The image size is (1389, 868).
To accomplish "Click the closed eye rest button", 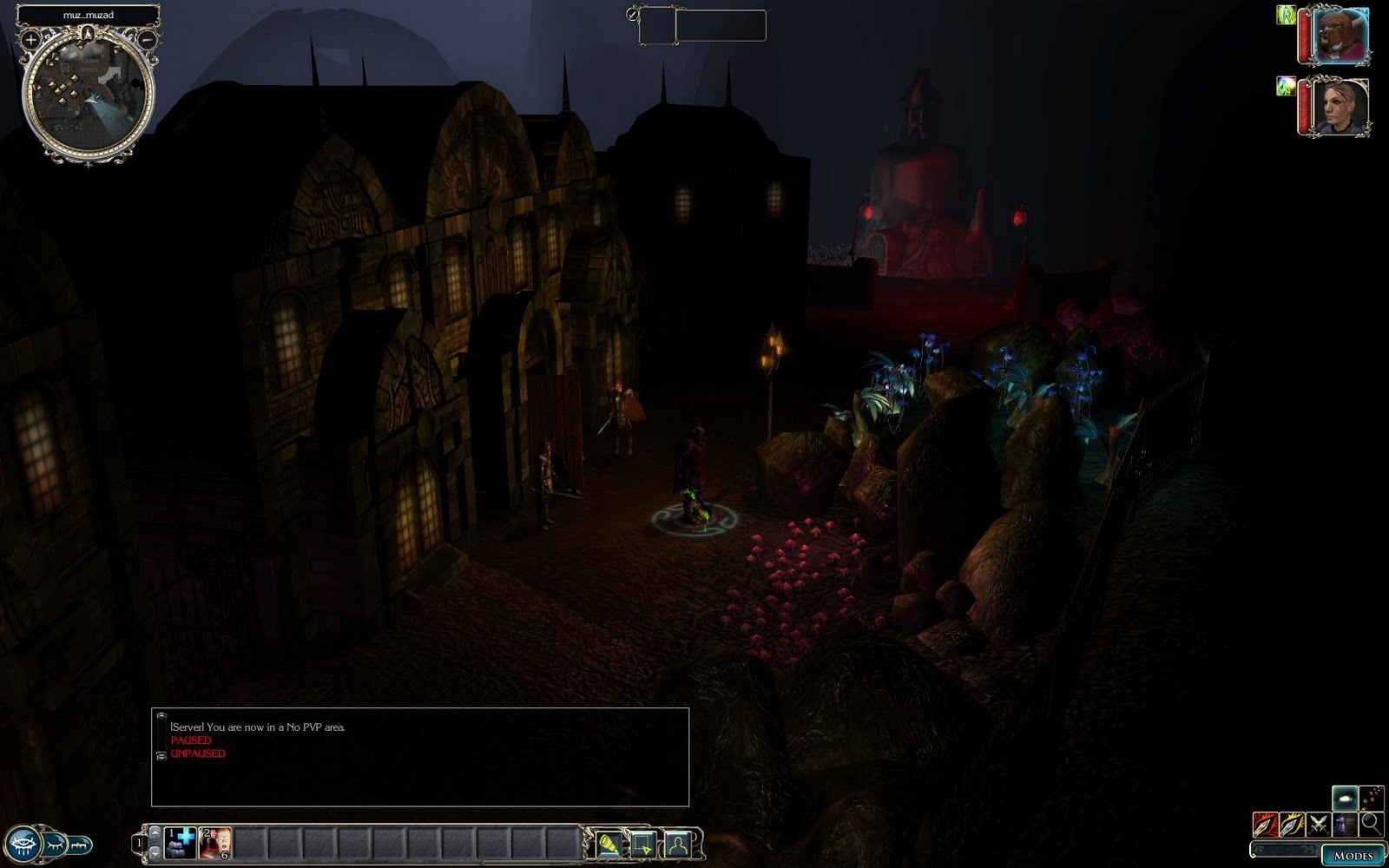I will click(55, 844).
